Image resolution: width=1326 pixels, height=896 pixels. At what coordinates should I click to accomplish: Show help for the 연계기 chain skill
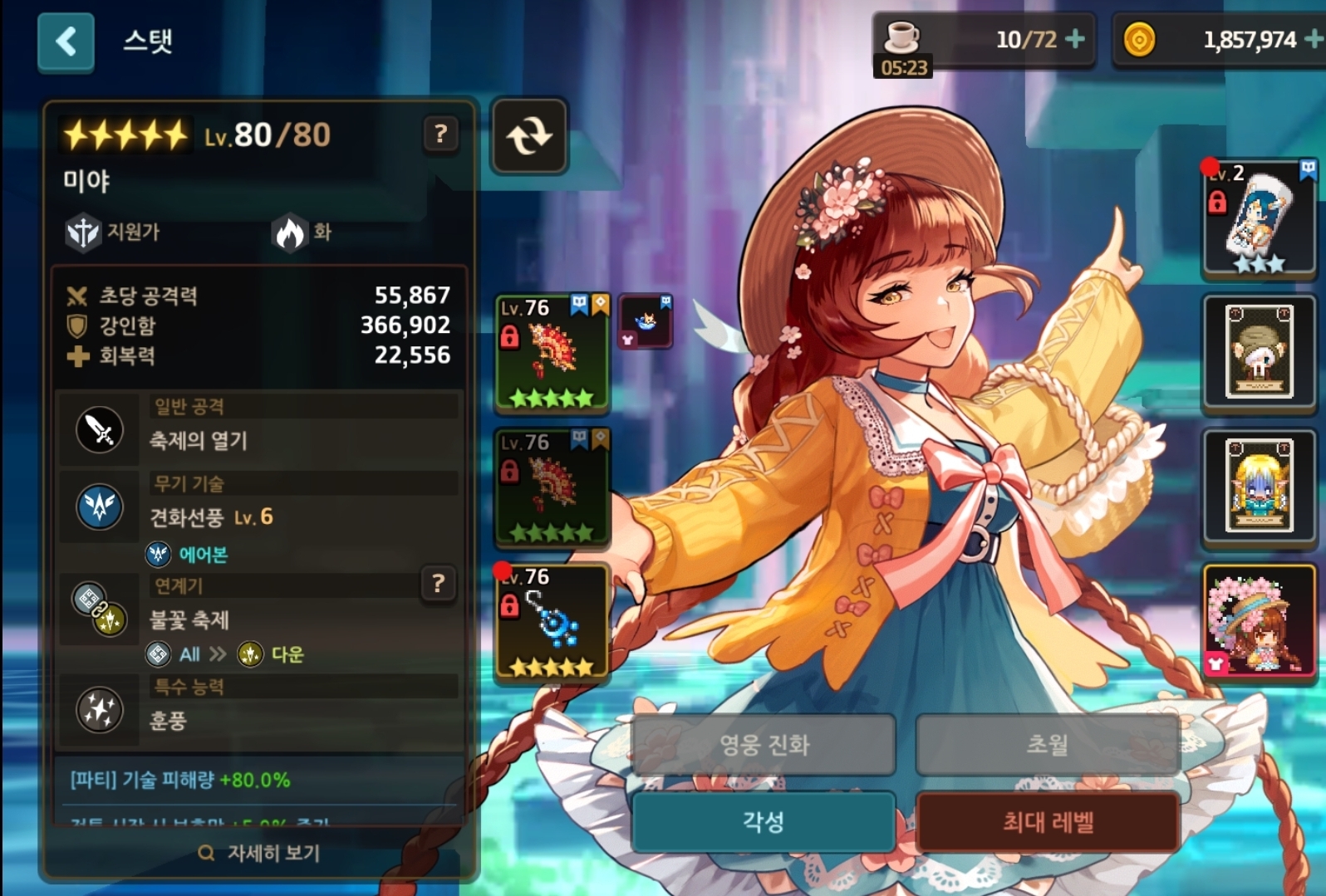click(x=438, y=584)
